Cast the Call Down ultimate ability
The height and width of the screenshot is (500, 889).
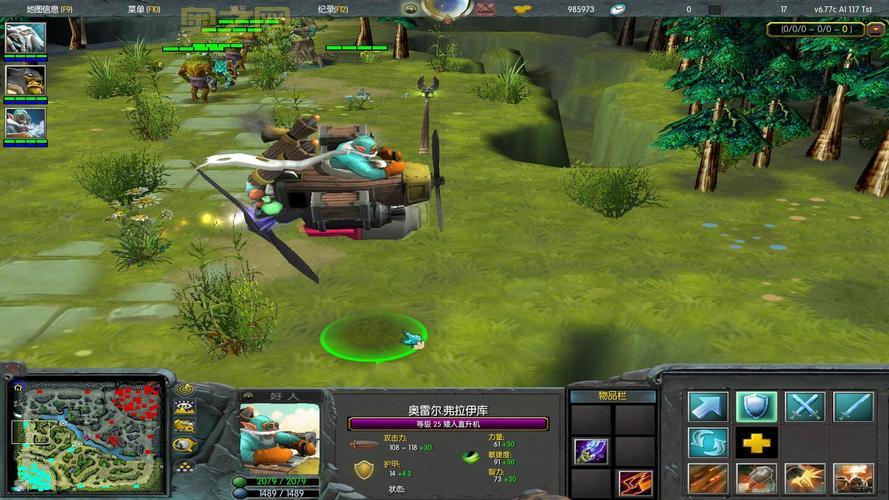(853, 479)
